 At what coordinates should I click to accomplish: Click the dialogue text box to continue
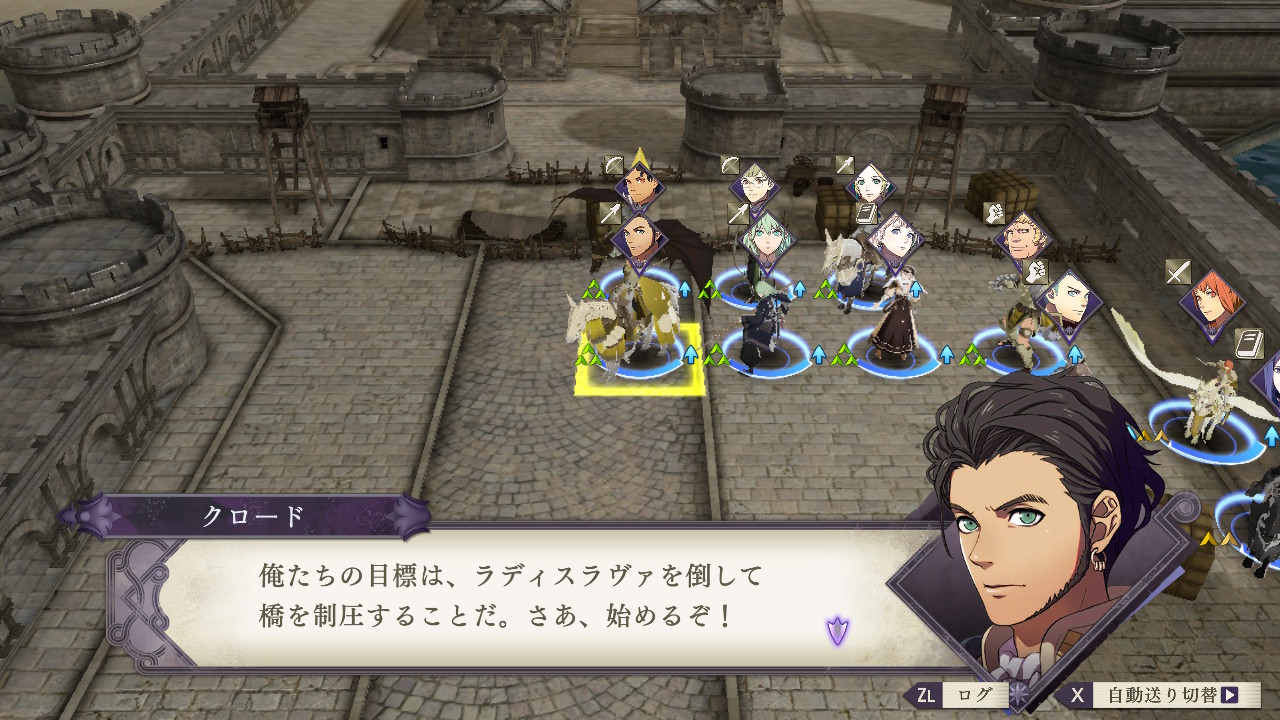coord(520,595)
